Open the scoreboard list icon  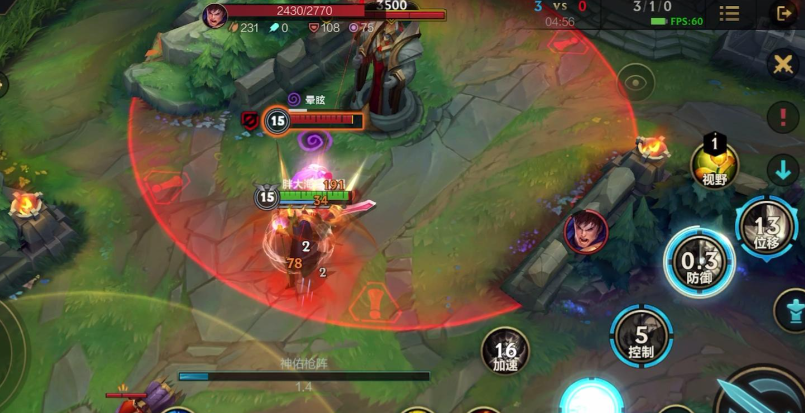coord(730,13)
